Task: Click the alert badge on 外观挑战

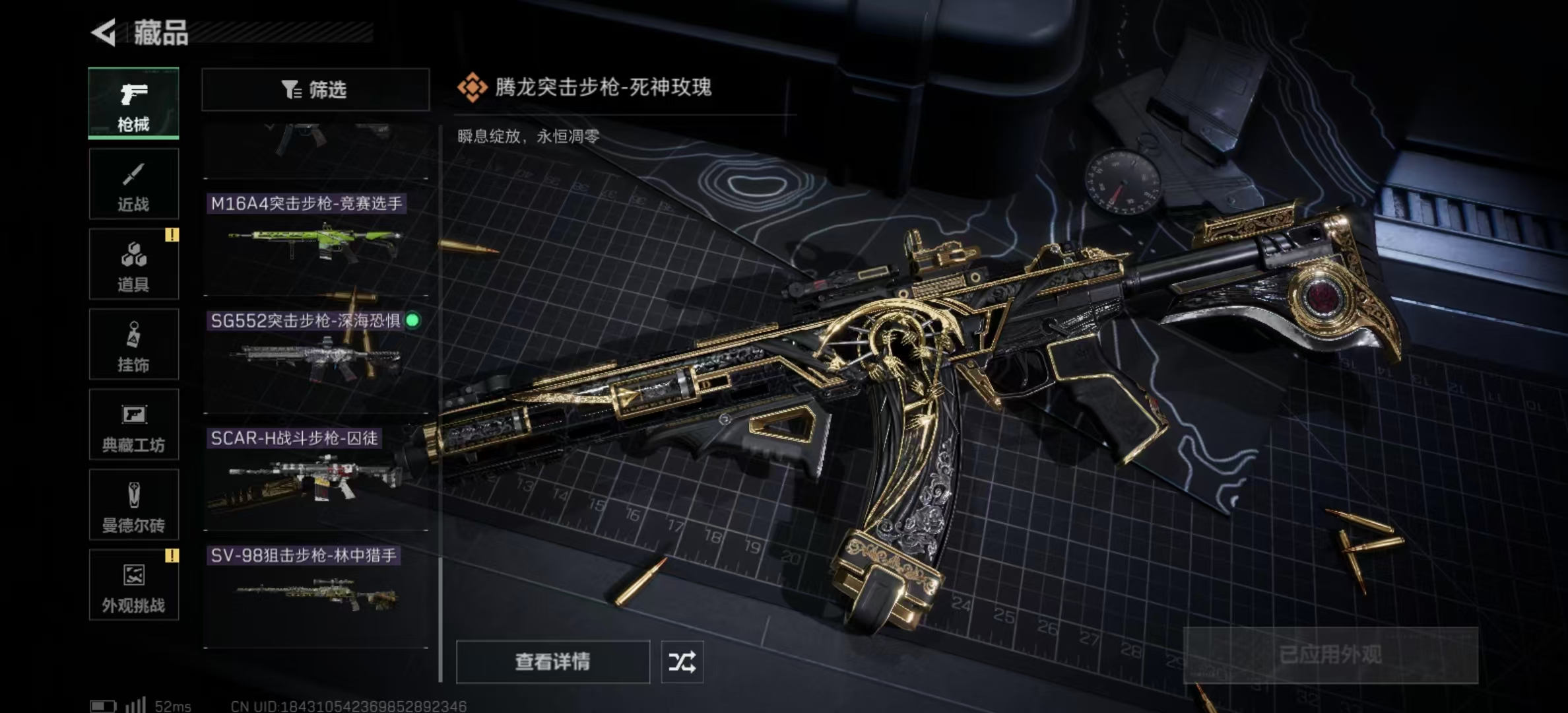Action: click(x=173, y=556)
